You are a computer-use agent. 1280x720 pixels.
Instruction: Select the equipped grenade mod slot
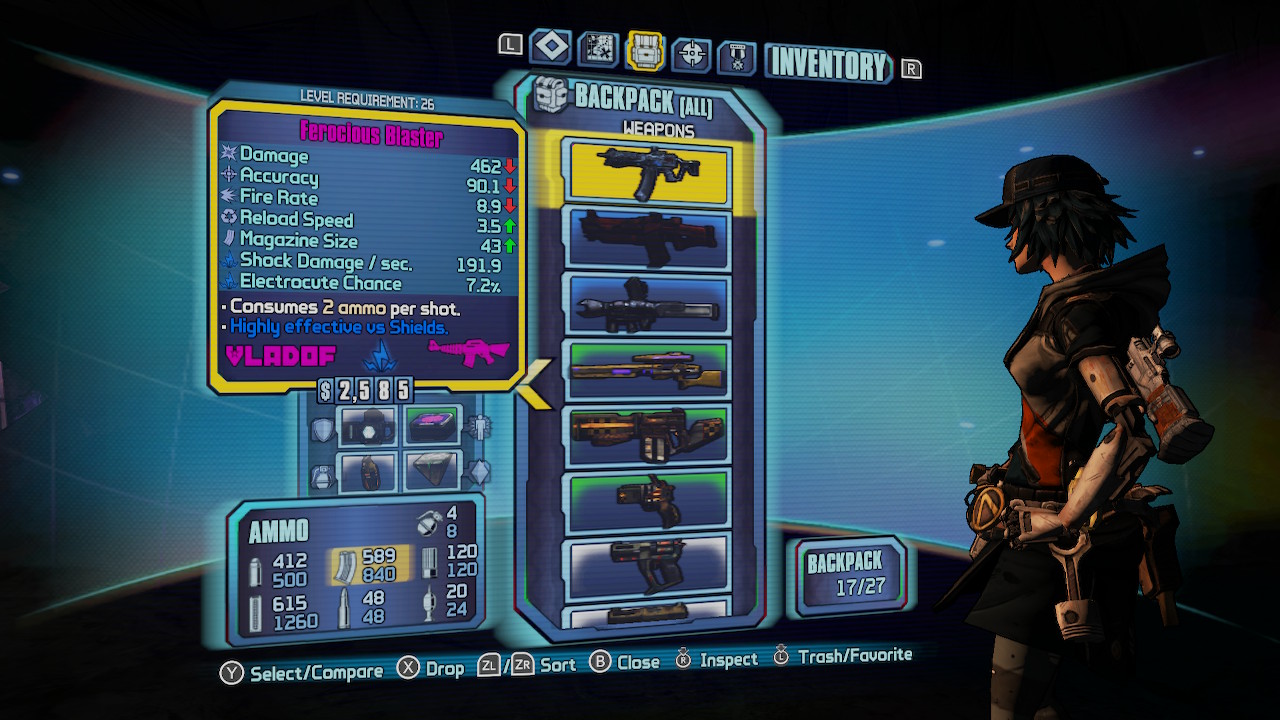click(x=368, y=472)
